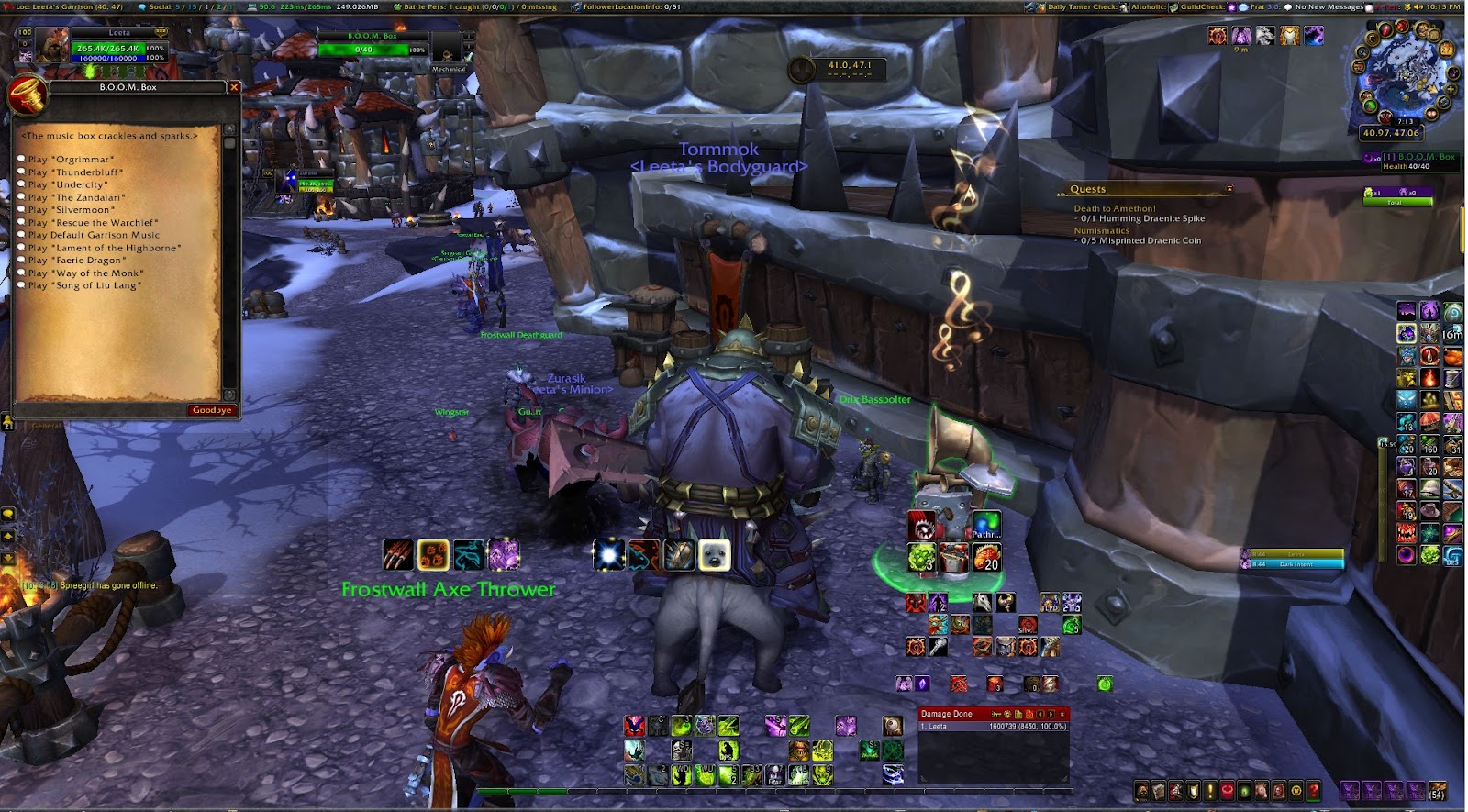Pick Play "Undercity" from the list
1468x812 pixels.
tap(68, 184)
